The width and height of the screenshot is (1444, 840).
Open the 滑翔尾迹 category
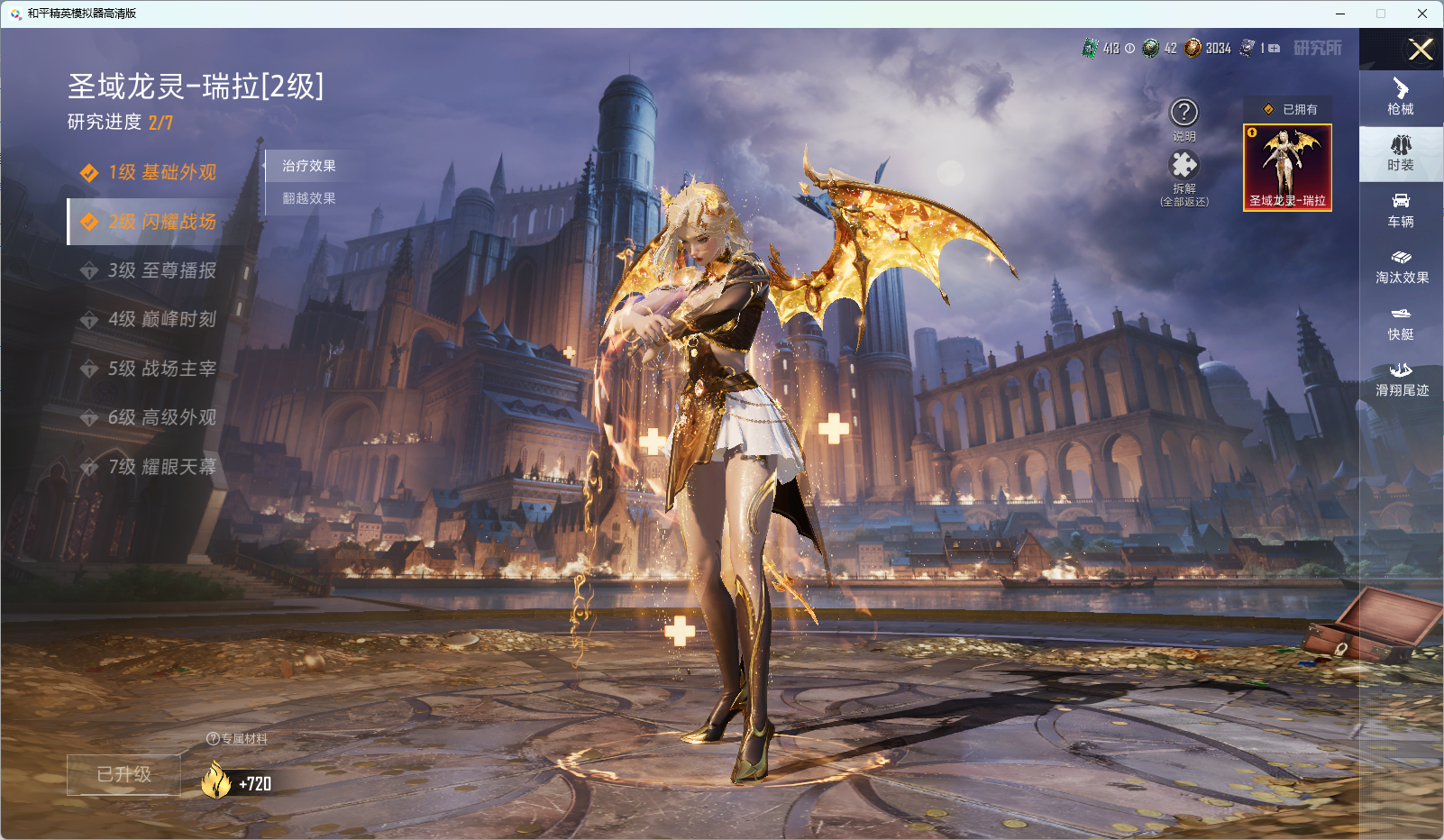(x=1401, y=379)
